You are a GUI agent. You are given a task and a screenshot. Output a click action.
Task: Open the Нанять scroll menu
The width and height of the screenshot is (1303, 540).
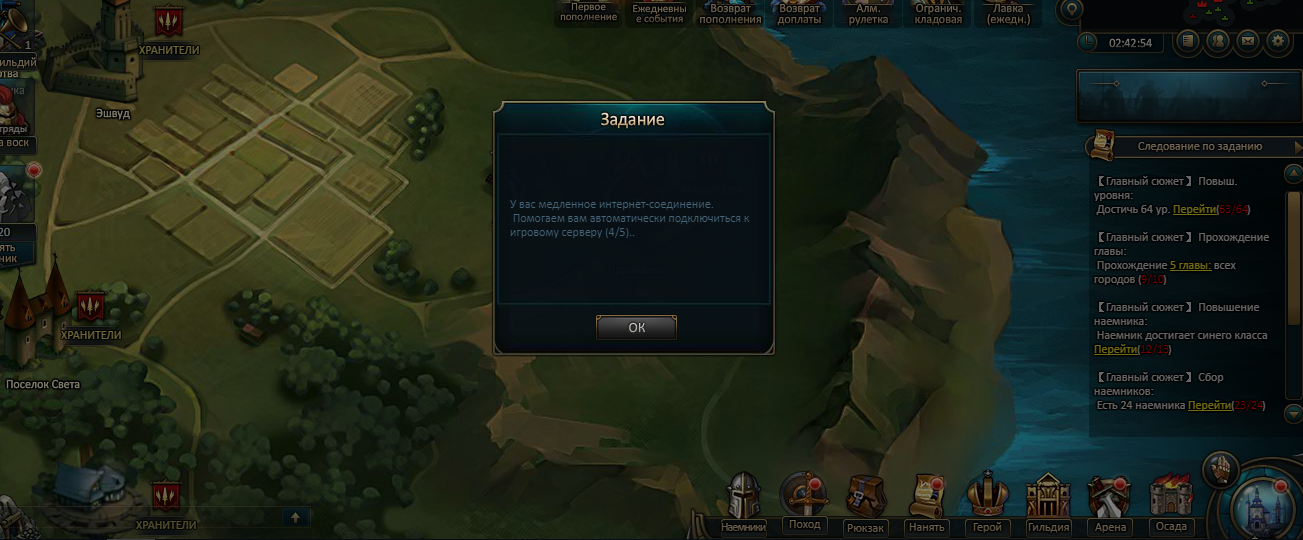point(925,498)
